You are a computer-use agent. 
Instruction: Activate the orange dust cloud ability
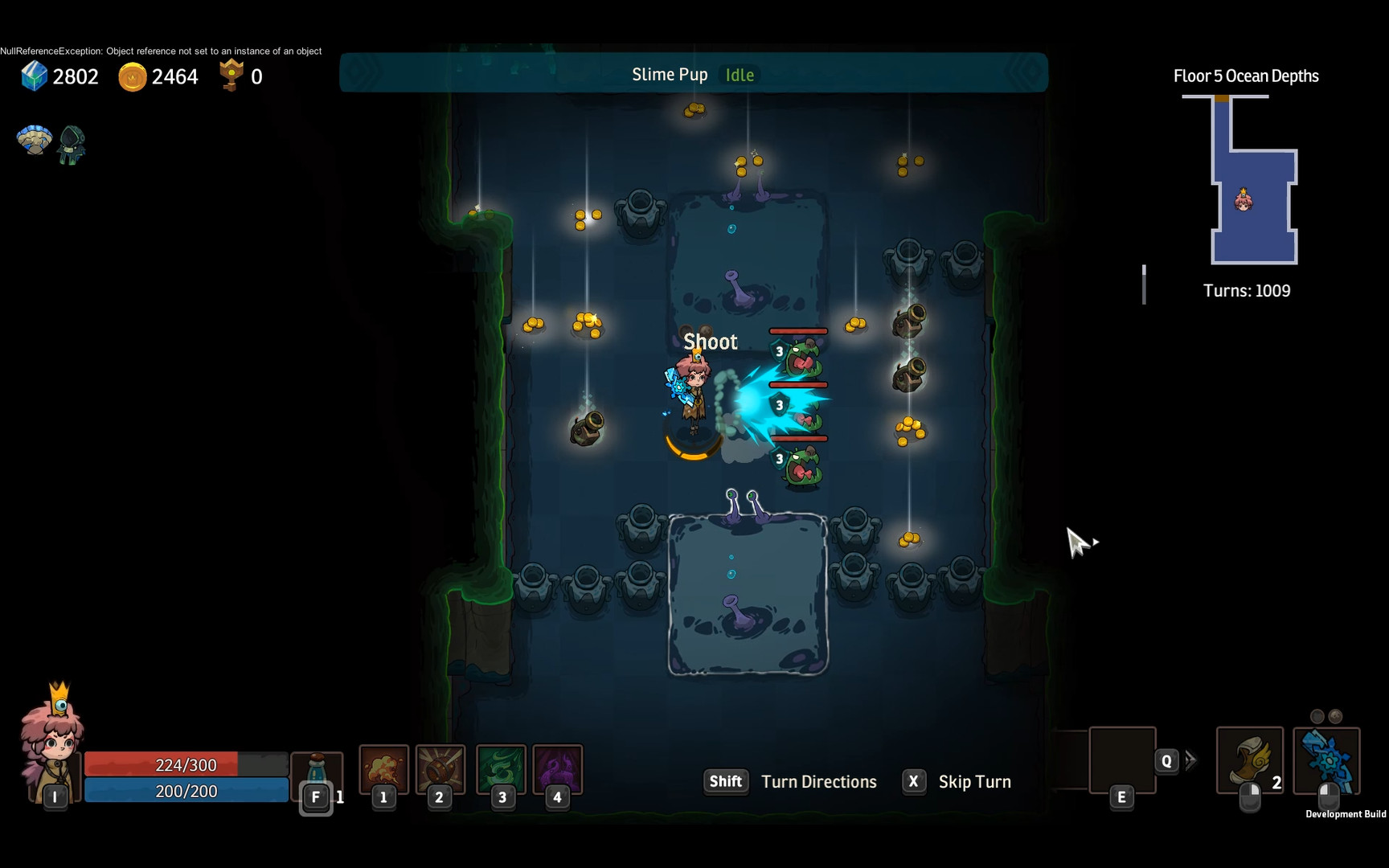pyautogui.click(x=383, y=769)
